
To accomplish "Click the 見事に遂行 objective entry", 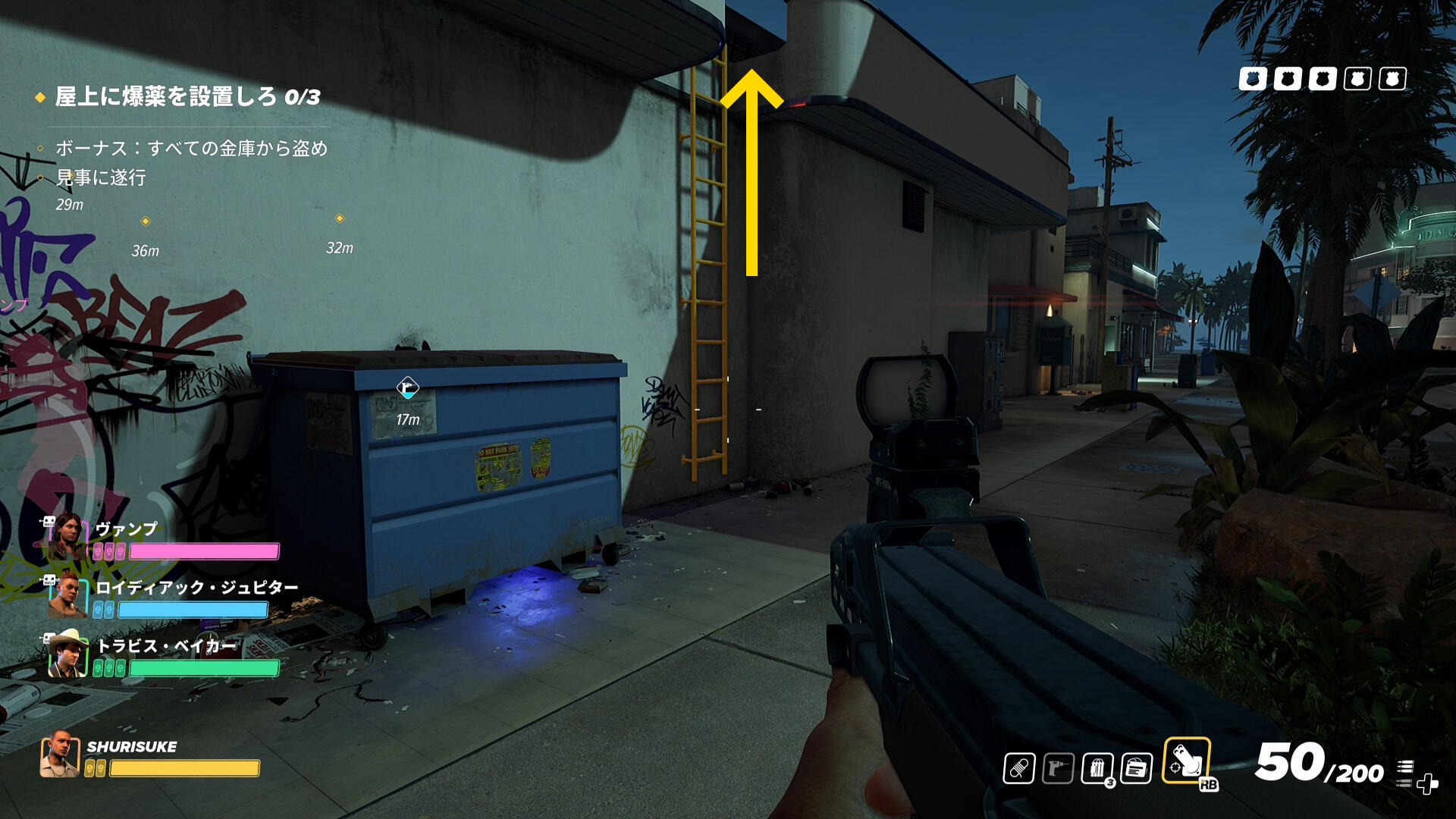I will 101,177.
